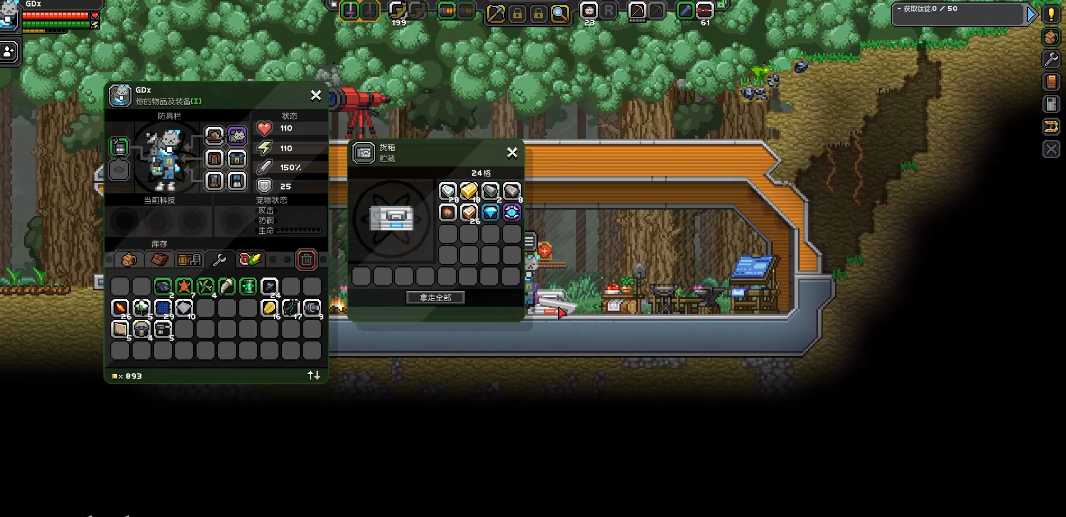This screenshot has height=517, width=1066.
Task: Close the cargo container window
Action: (x=512, y=152)
